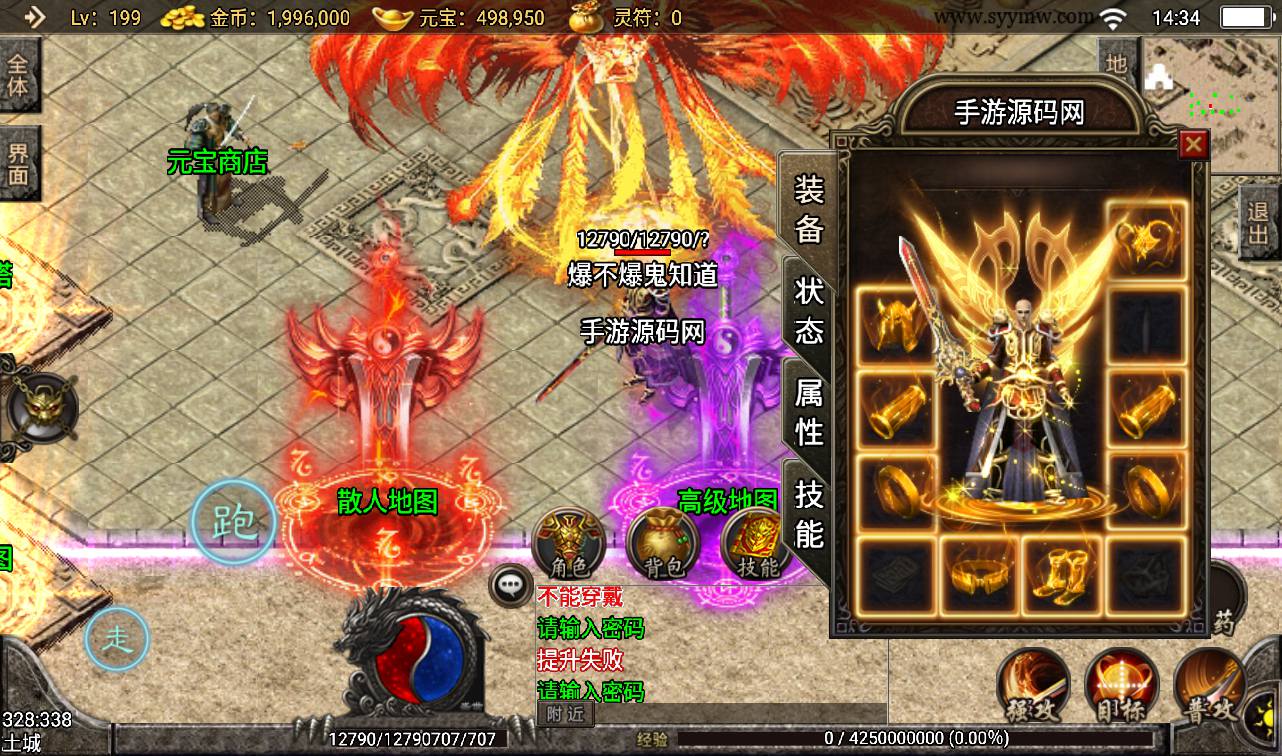Toggle the 跑 run mode button
Screen dimensions: 1282x756
click(234, 522)
